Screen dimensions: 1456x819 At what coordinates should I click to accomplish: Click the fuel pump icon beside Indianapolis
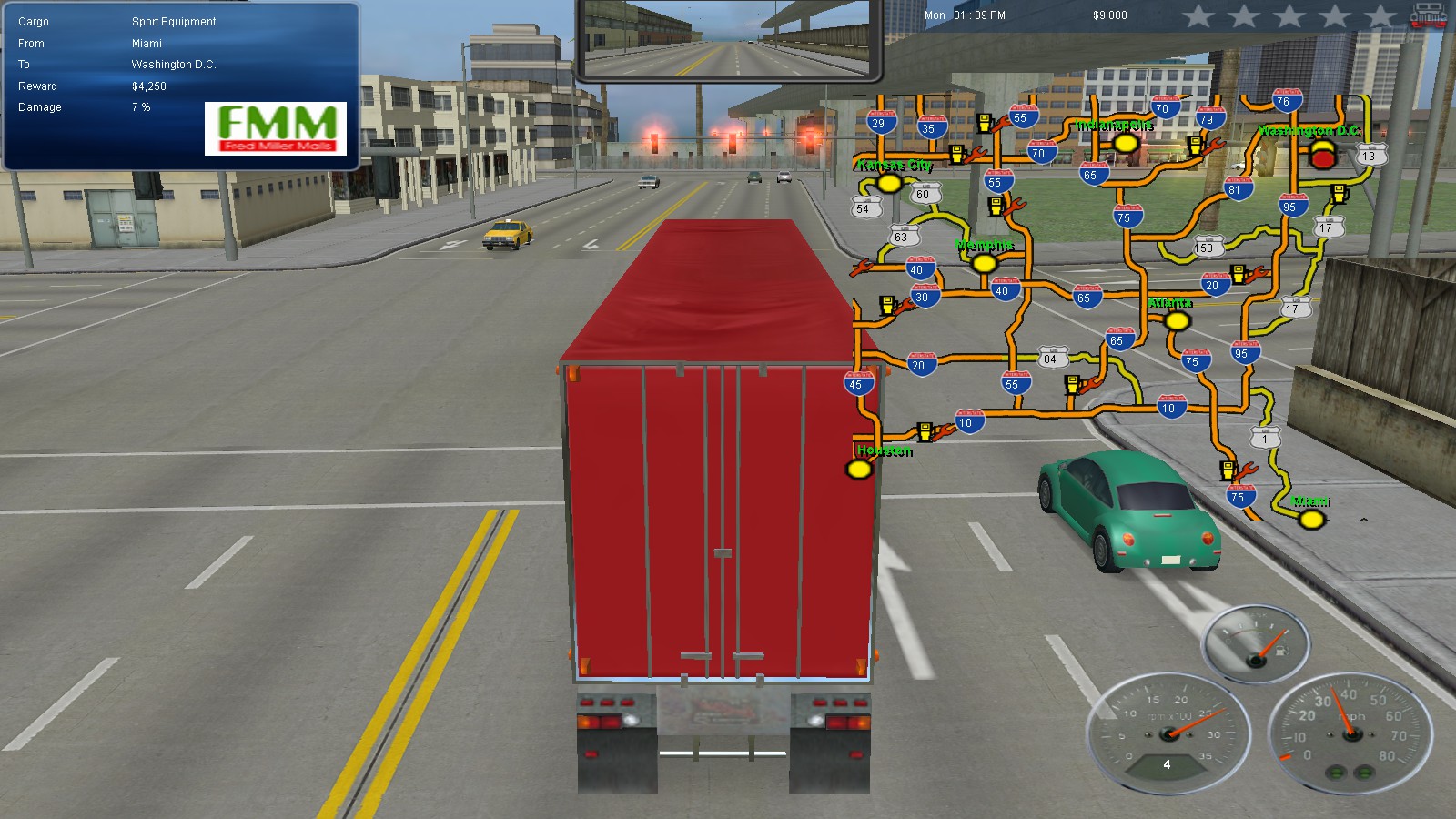[1195, 144]
